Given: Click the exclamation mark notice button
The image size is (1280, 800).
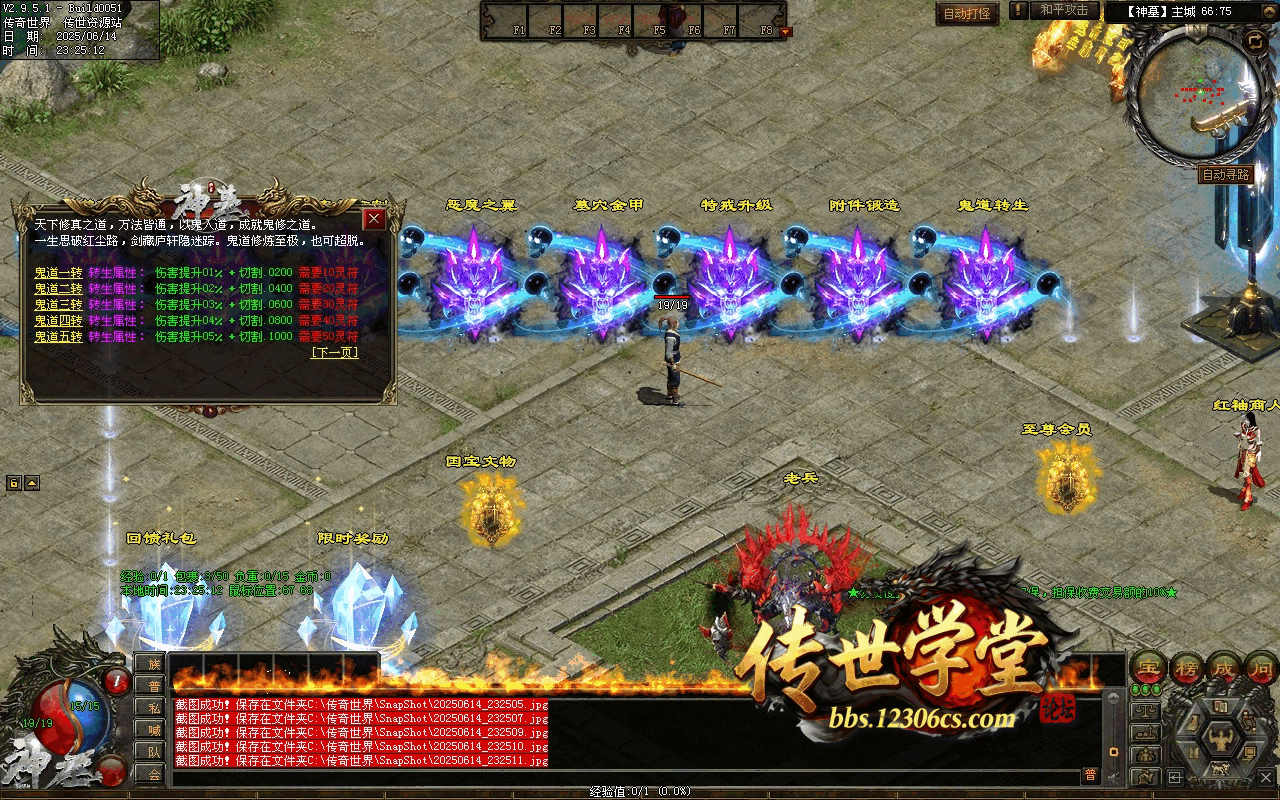Looking at the screenshot, I should tap(1018, 10).
